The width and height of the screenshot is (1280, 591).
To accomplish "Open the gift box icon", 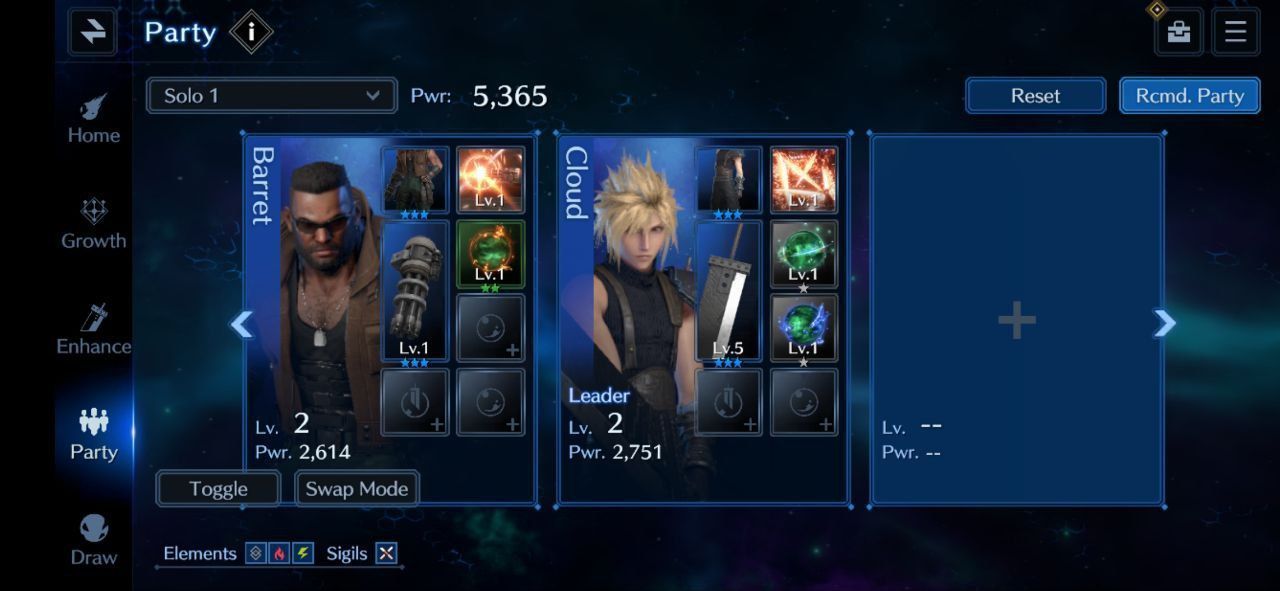I will pyautogui.click(x=1179, y=32).
